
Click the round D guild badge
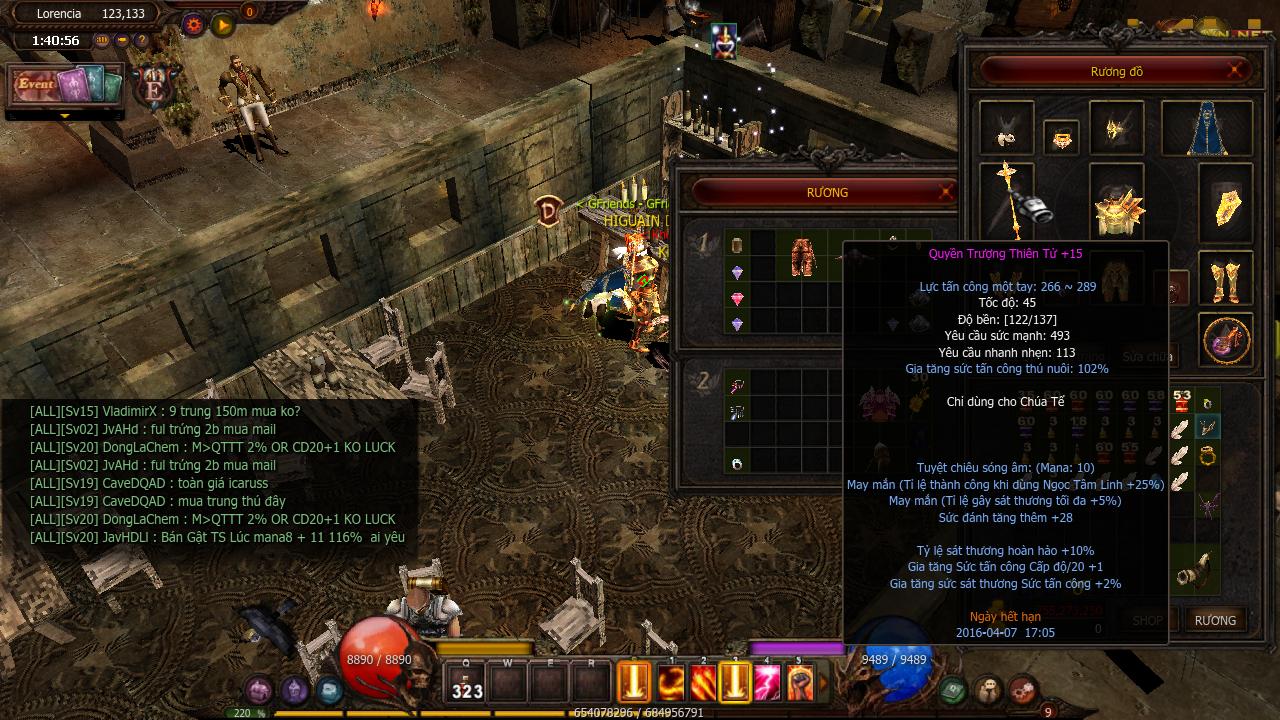[x=547, y=212]
